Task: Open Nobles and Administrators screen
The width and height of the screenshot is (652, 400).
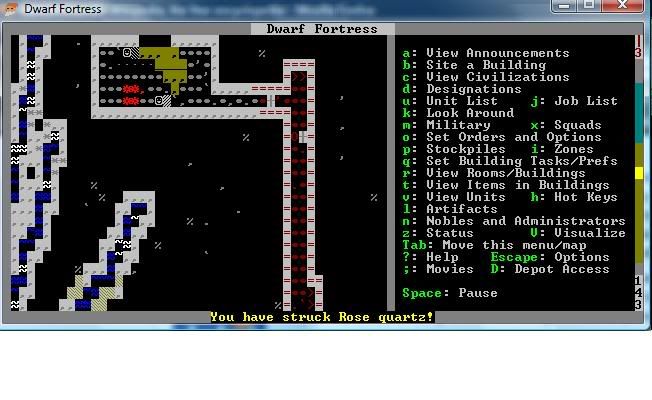Action: (x=525, y=221)
